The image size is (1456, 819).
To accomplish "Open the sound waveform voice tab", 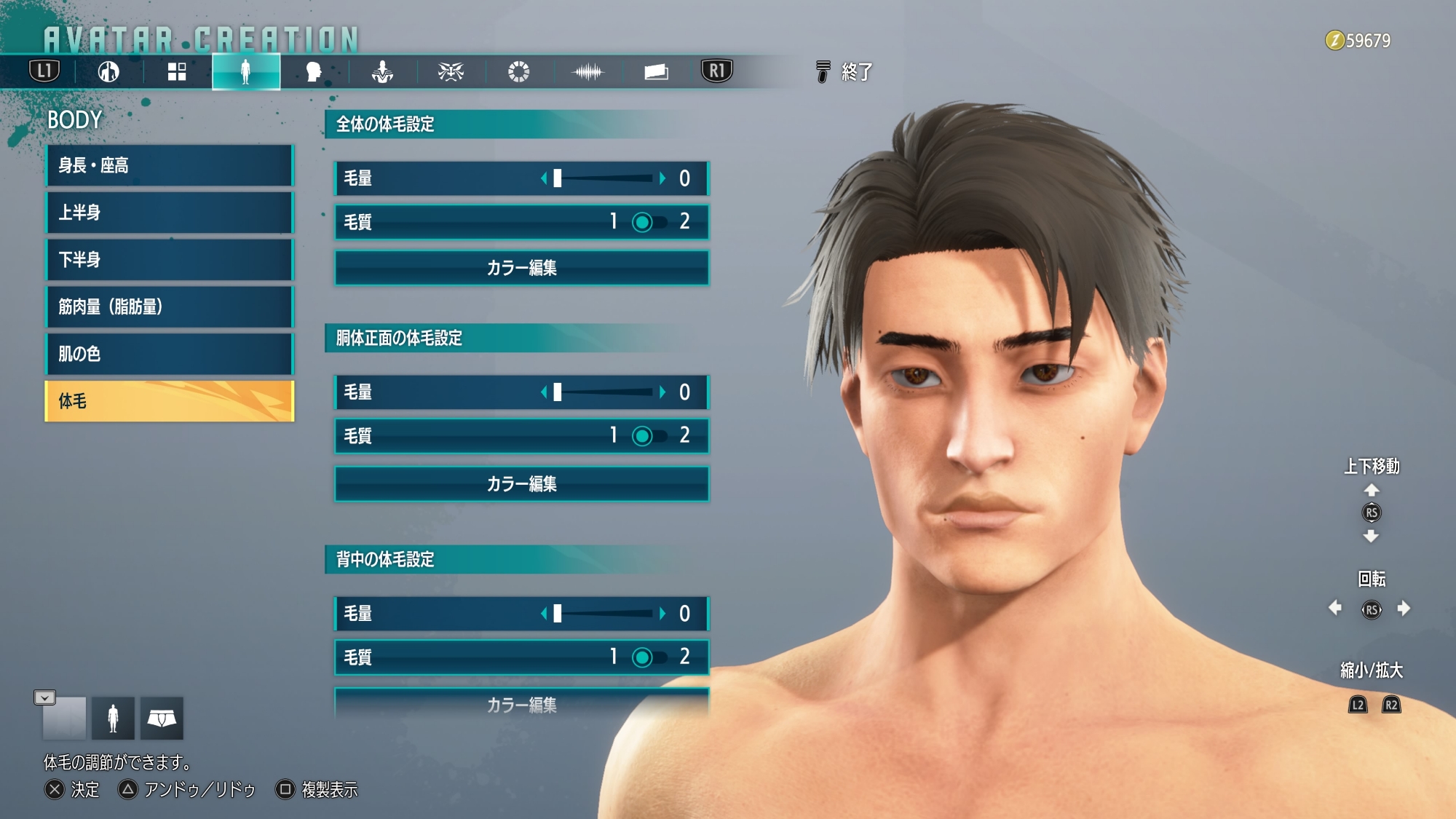I will click(x=587, y=72).
